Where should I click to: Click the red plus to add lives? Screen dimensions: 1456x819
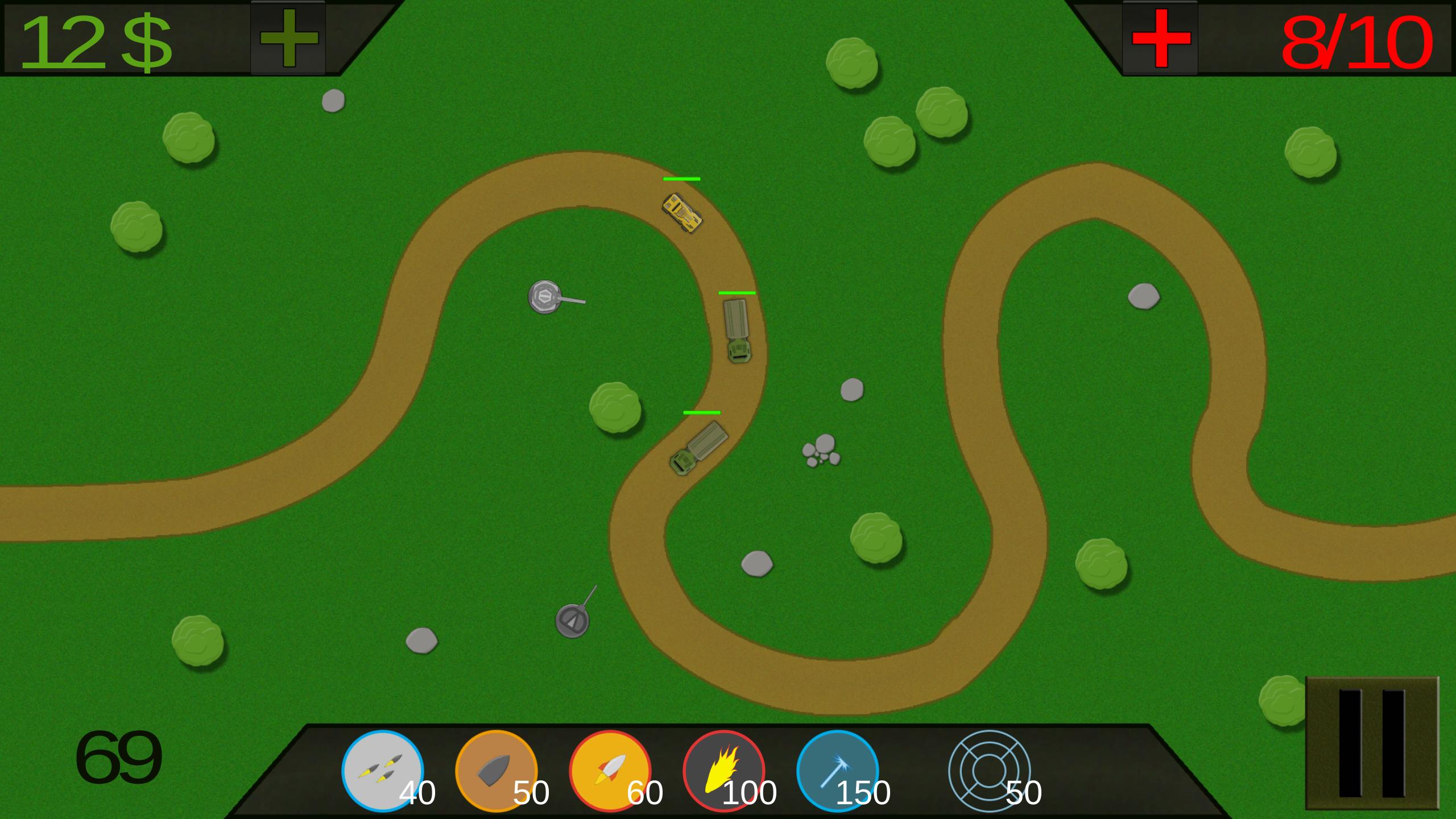click(1160, 38)
